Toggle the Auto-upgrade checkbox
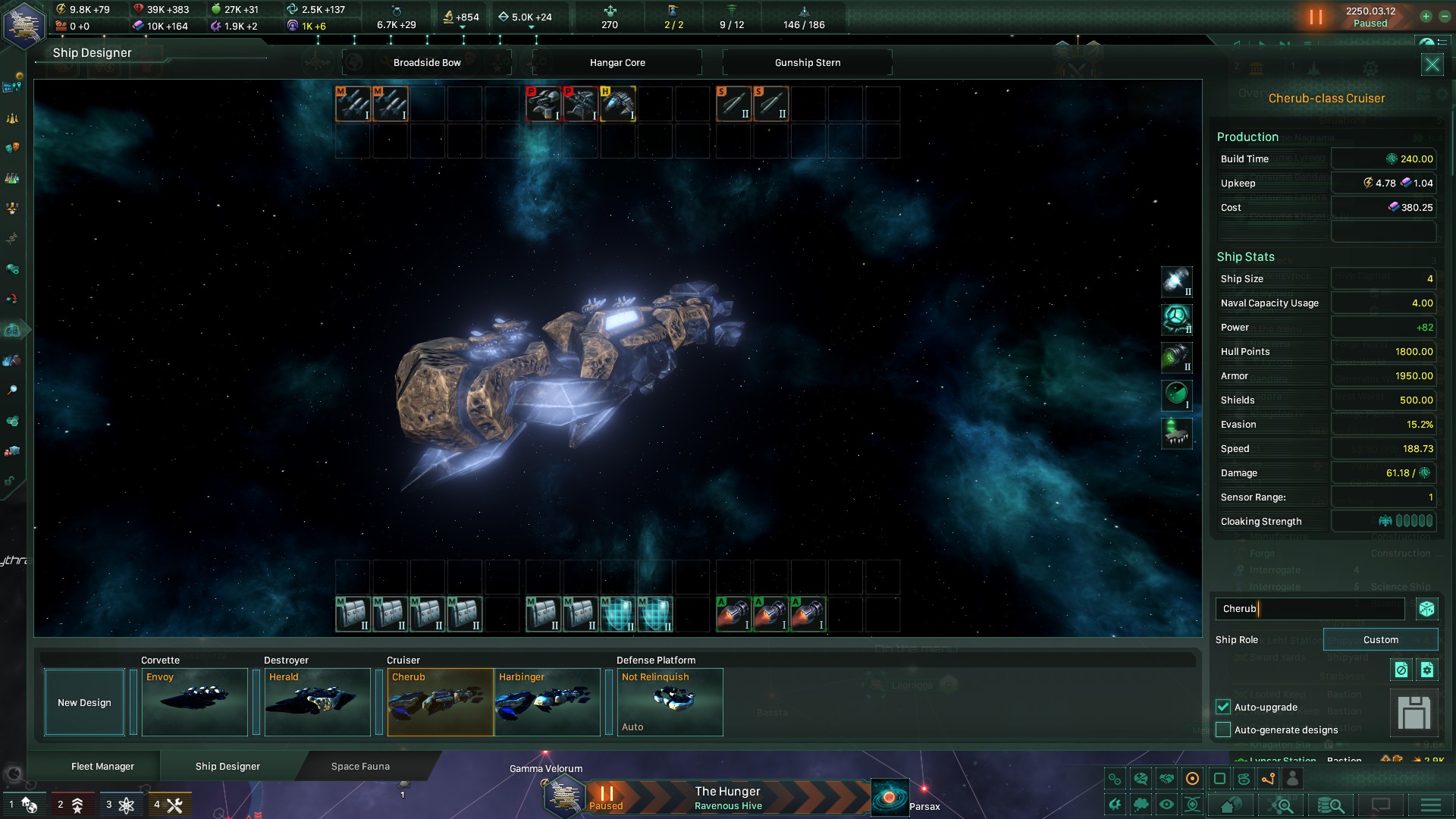Viewport: 1456px width, 819px height. [1223, 707]
